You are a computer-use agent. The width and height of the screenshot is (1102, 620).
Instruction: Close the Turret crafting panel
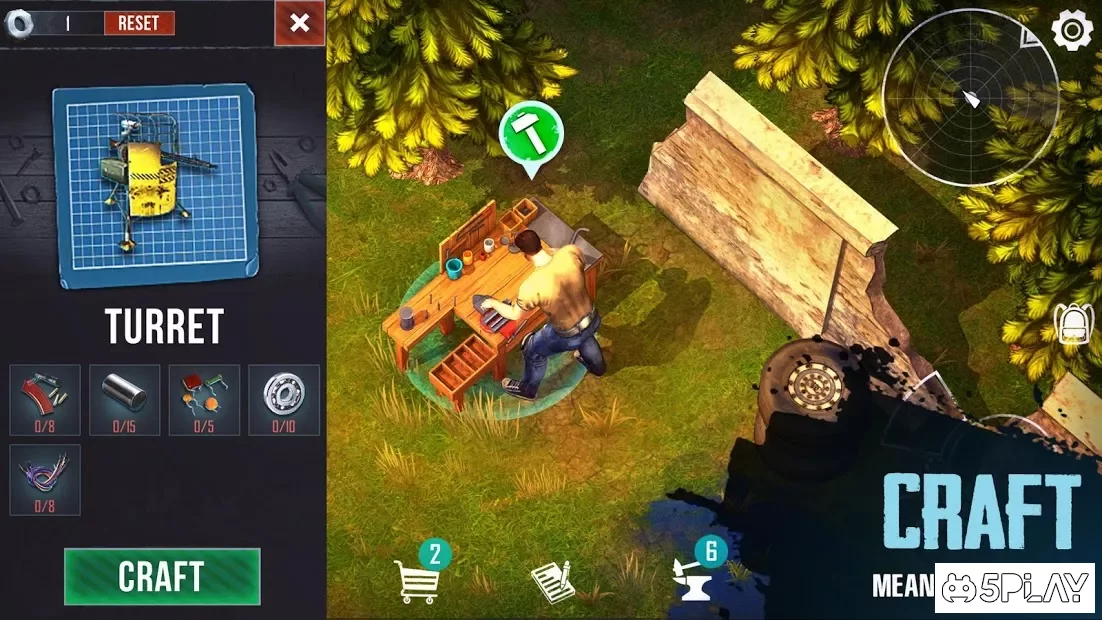[x=299, y=23]
